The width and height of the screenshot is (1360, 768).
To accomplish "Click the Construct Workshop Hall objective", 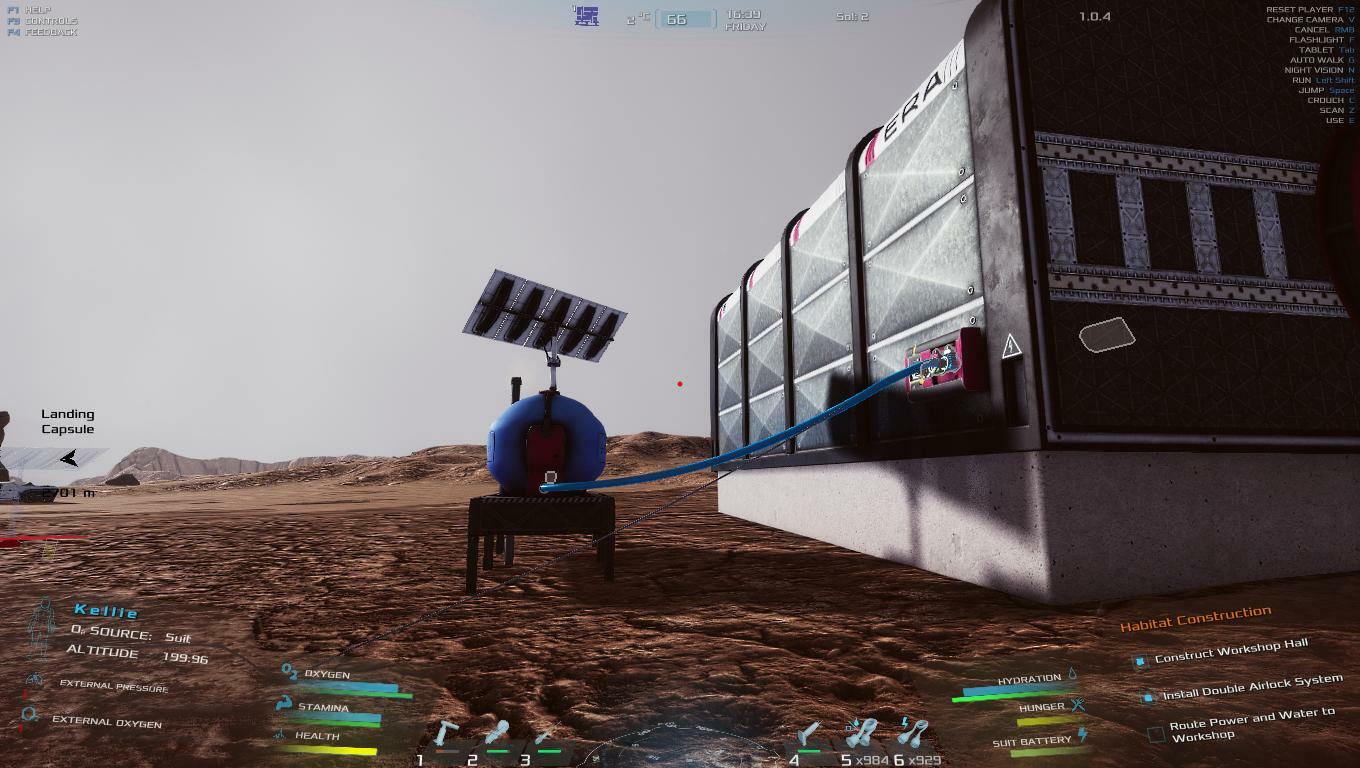I will [1230, 652].
